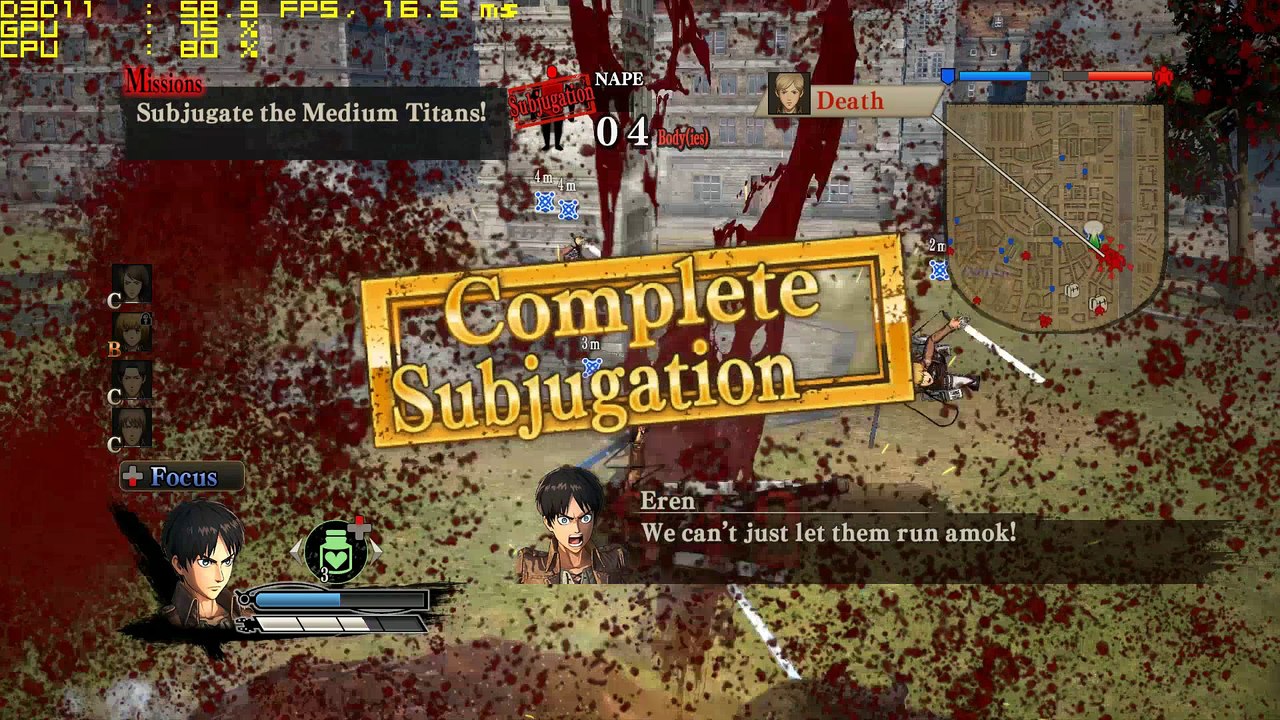
Task: Click Eren's player portrait near the gauges
Action: click(x=203, y=562)
